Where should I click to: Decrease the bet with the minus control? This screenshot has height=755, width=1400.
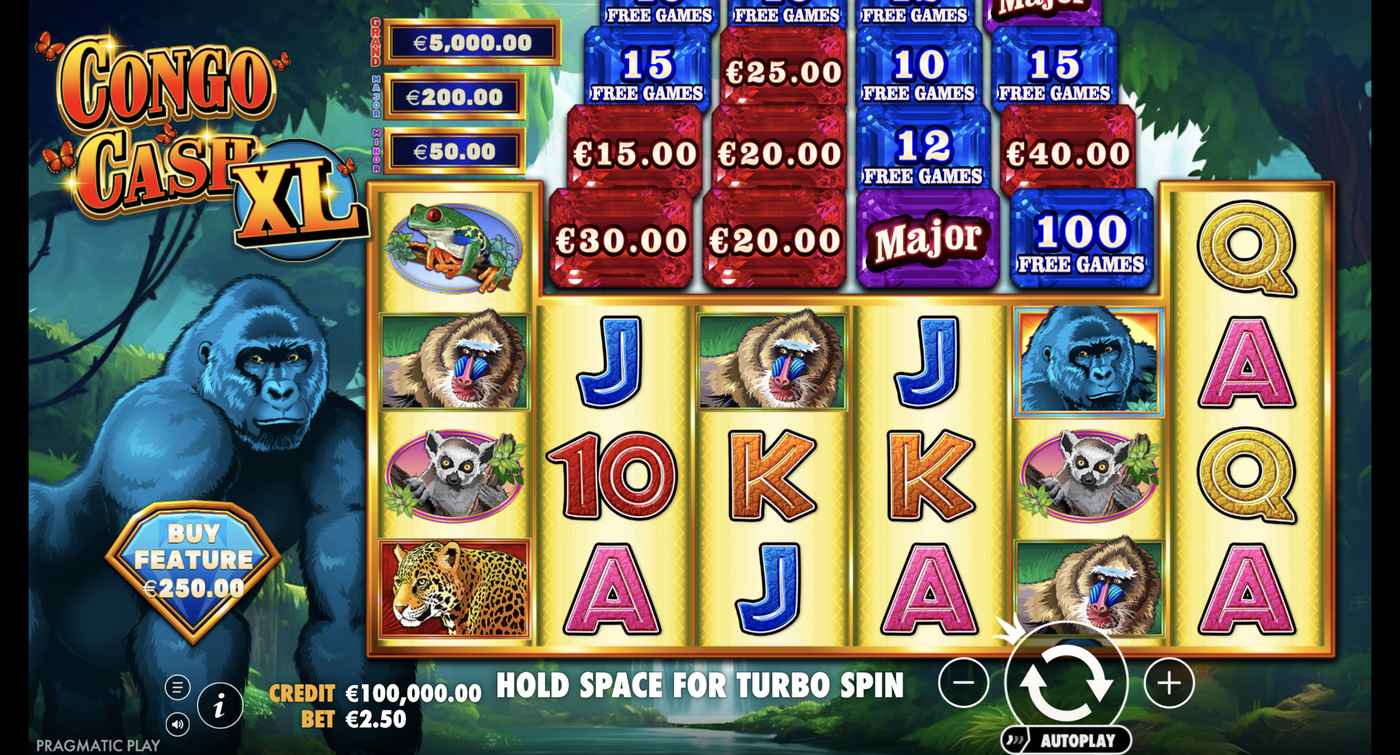point(962,680)
